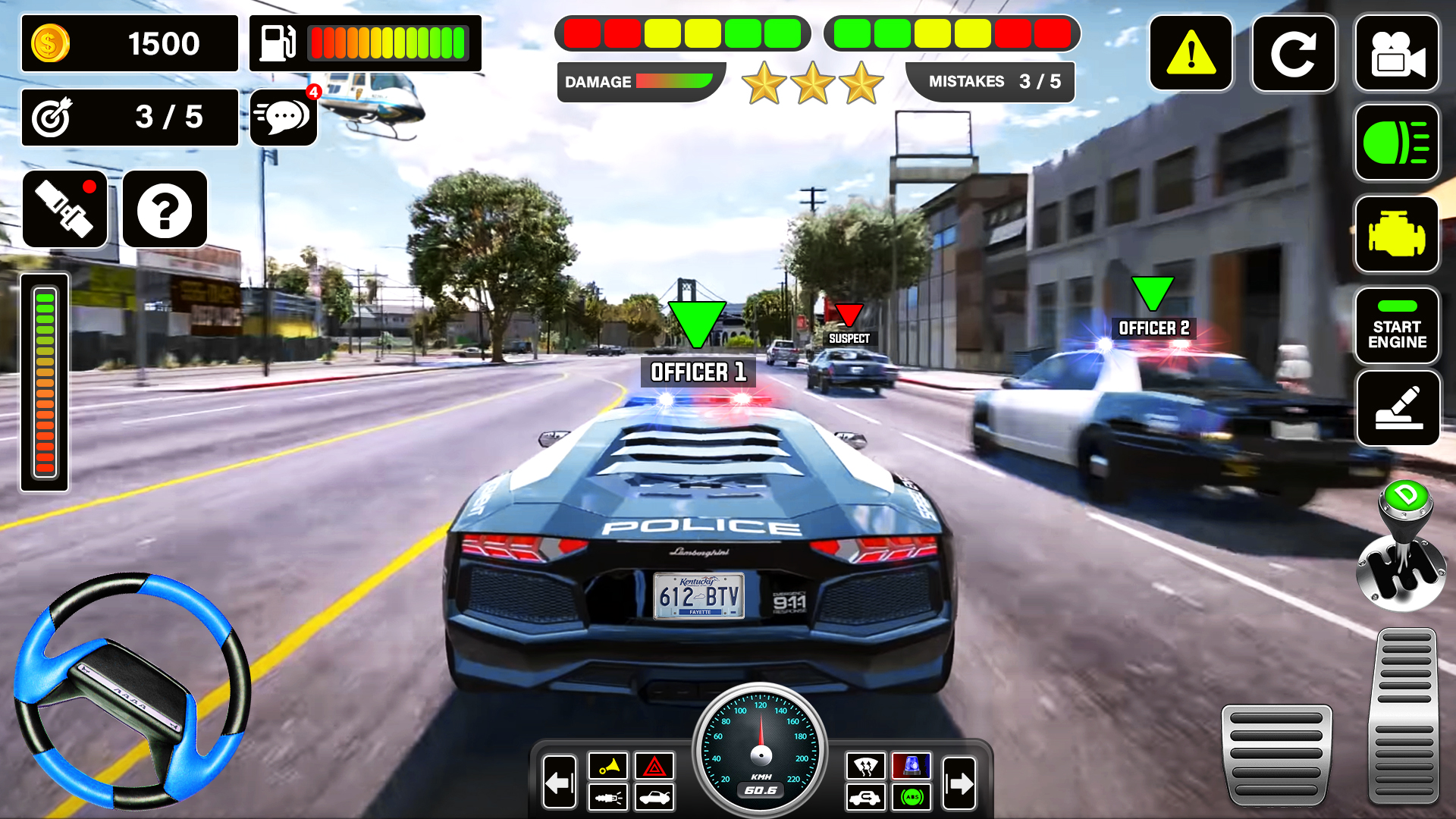Activate the police siren
Image resolution: width=1456 pixels, height=819 pixels.
coord(913,766)
